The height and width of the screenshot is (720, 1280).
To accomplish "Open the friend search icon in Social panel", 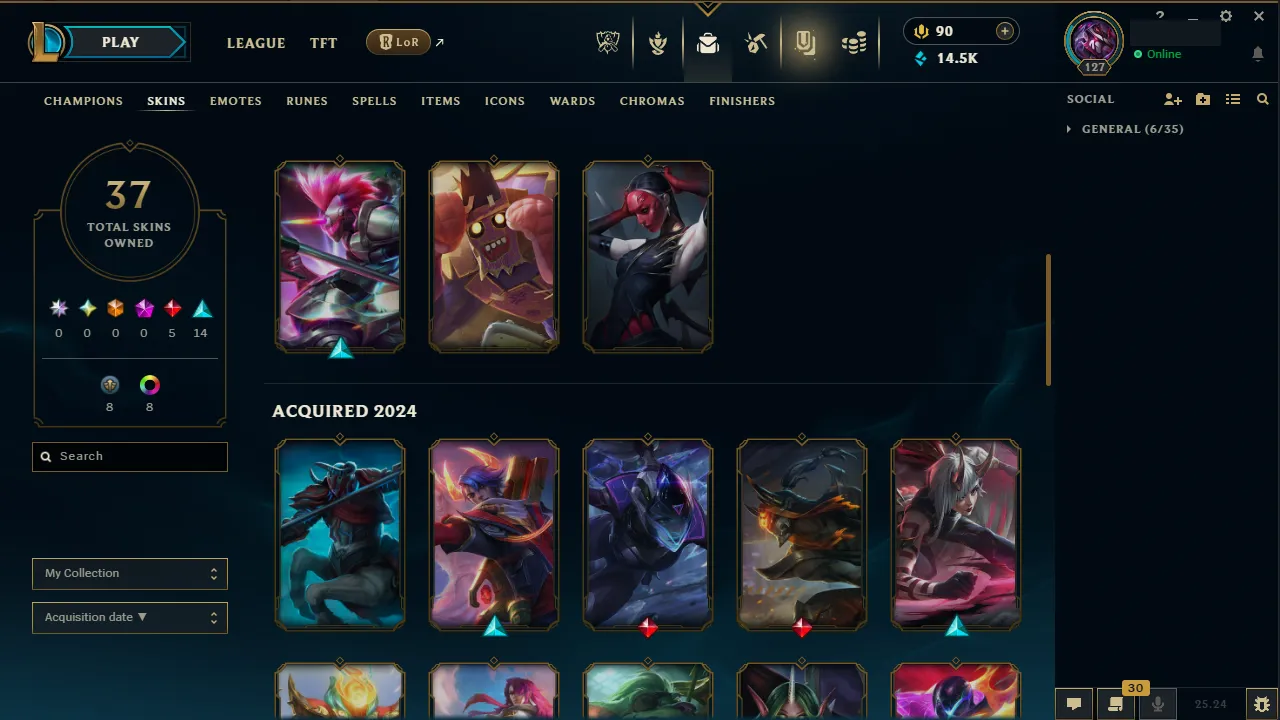I will click(x=1262, y=99).
